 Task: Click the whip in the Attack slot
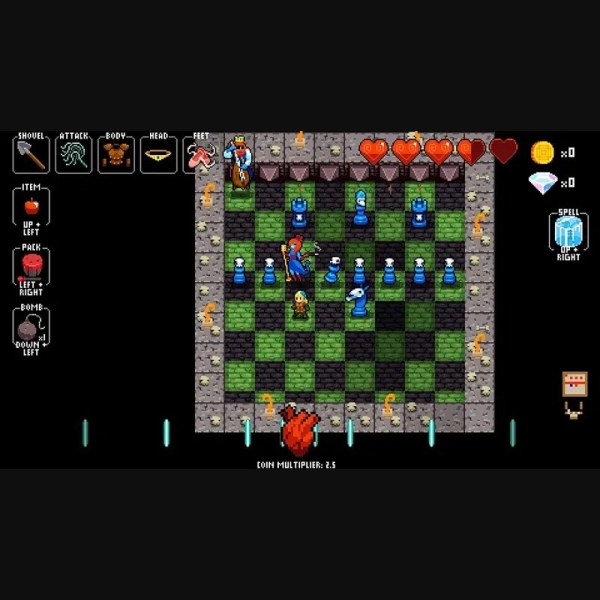tap(74, 154)
